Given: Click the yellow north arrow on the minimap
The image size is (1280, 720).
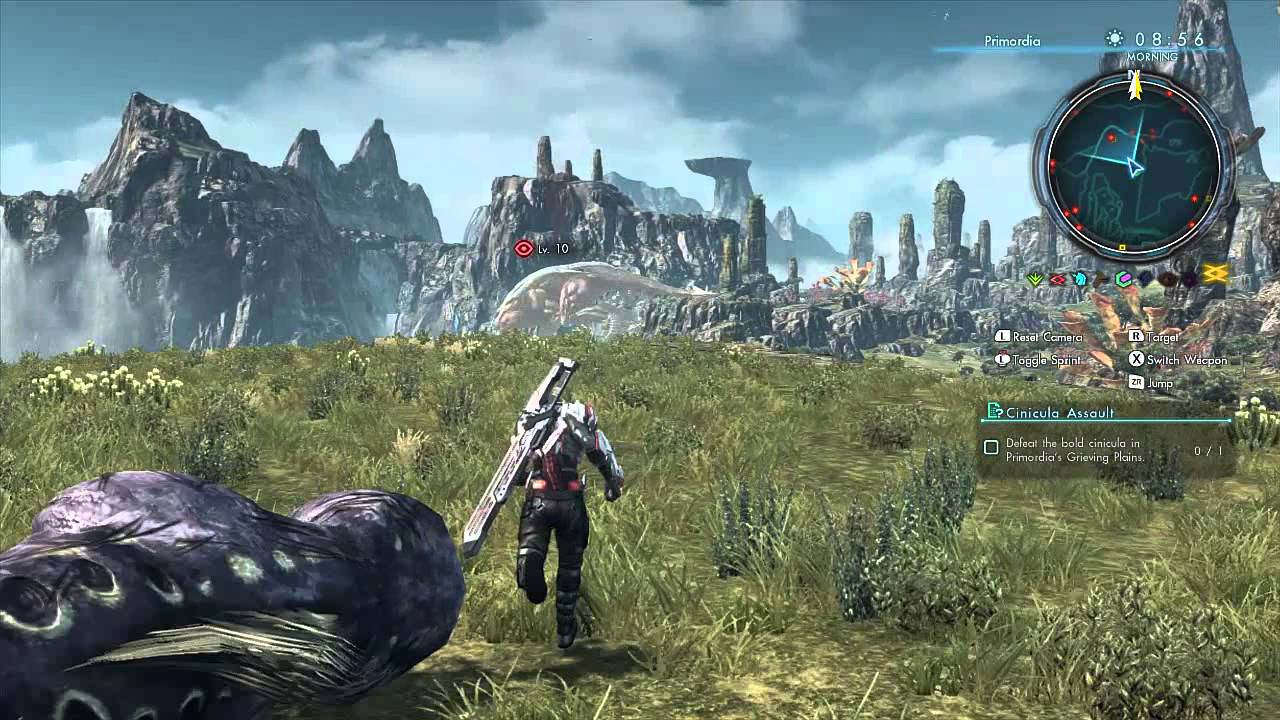Looking at the screenshot, I should [1135, 86].
